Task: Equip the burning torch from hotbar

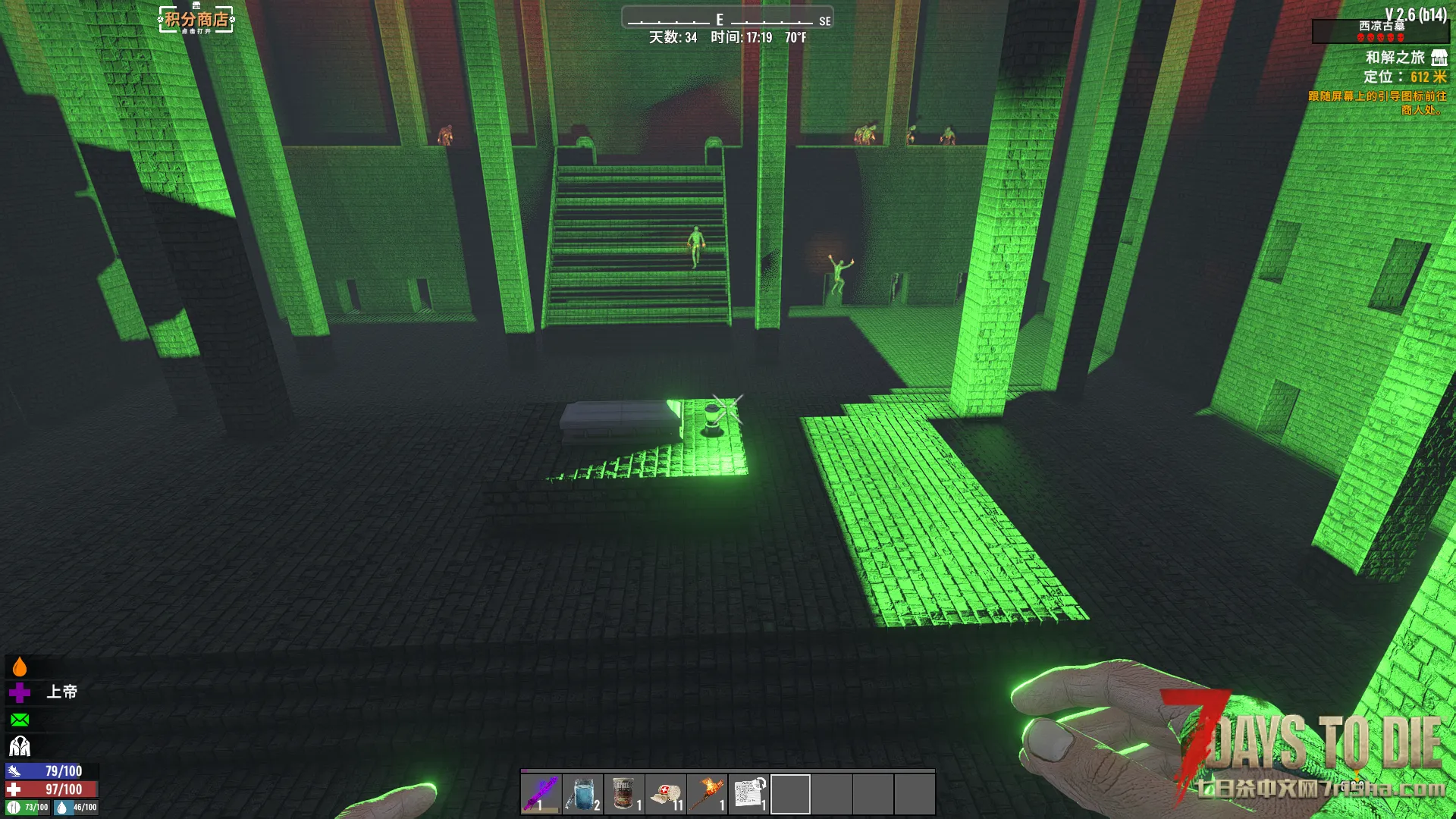Action: click(708, 794)
